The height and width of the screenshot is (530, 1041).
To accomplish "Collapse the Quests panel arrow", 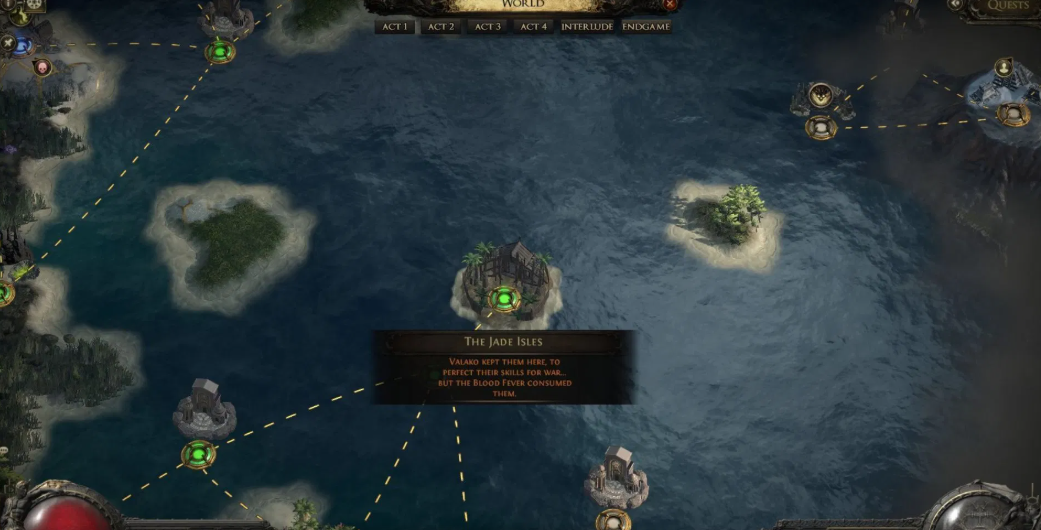I will click(957, 6).
